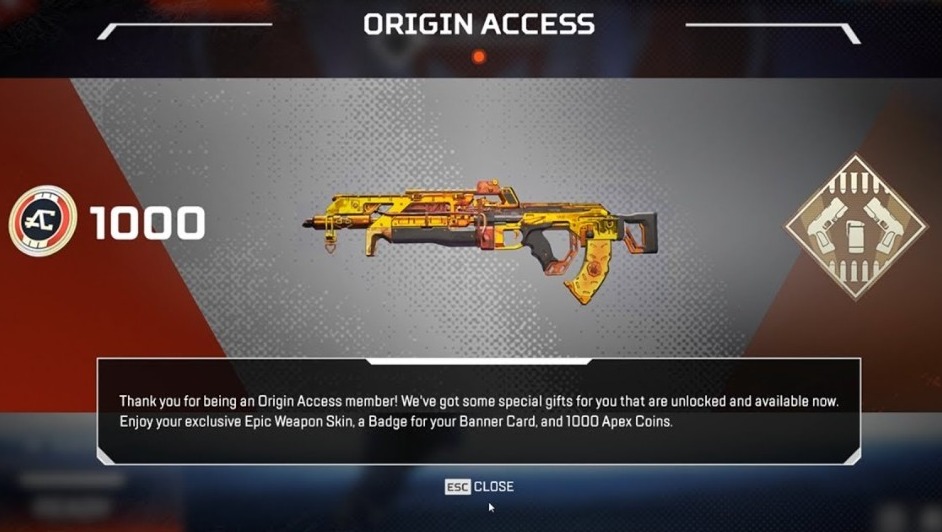Close the Origin Access reward screen
The height and width of the screenshot is (532, 942).
[x=480, y=487]
